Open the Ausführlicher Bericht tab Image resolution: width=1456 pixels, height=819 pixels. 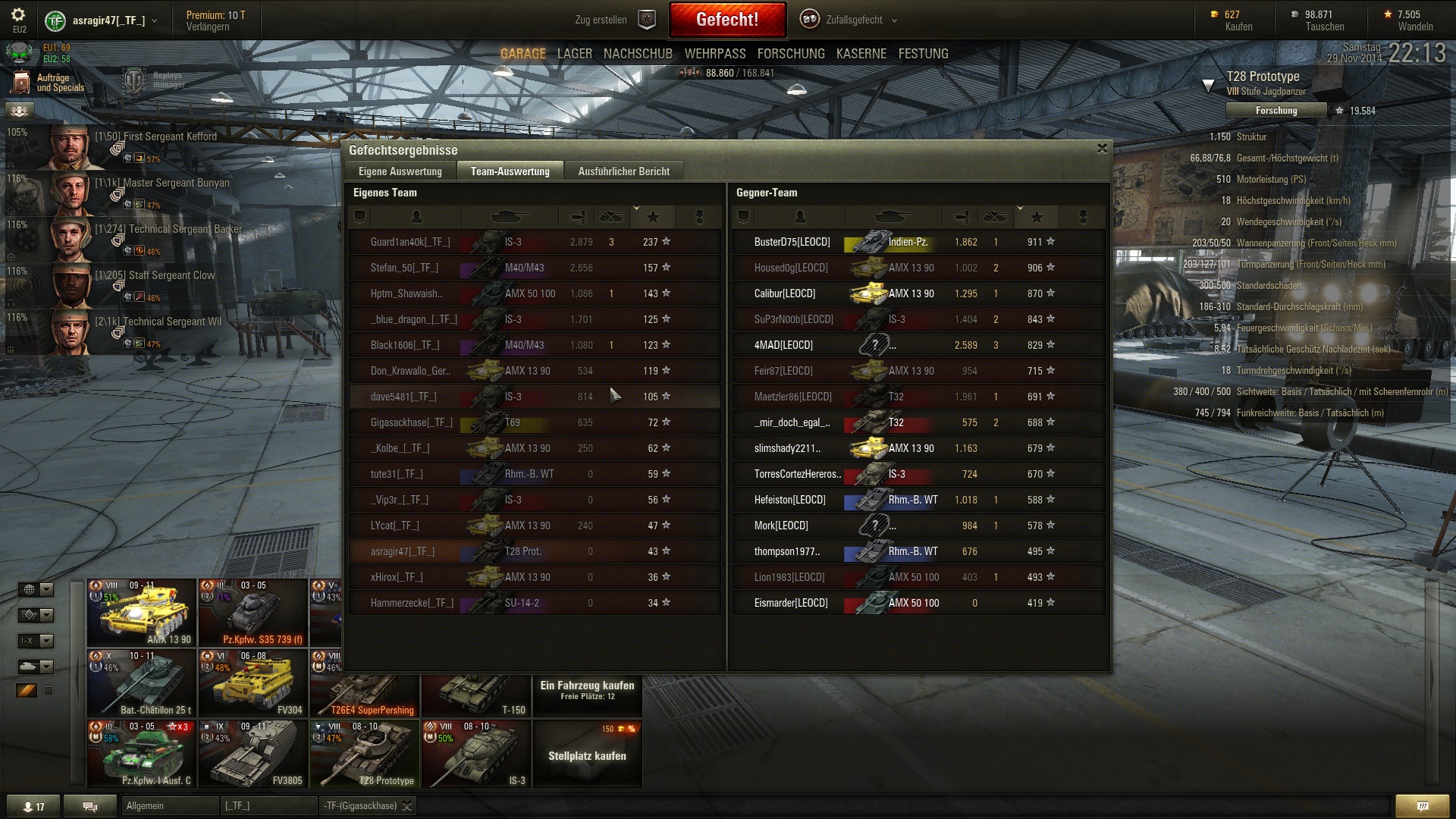(623, 171)
